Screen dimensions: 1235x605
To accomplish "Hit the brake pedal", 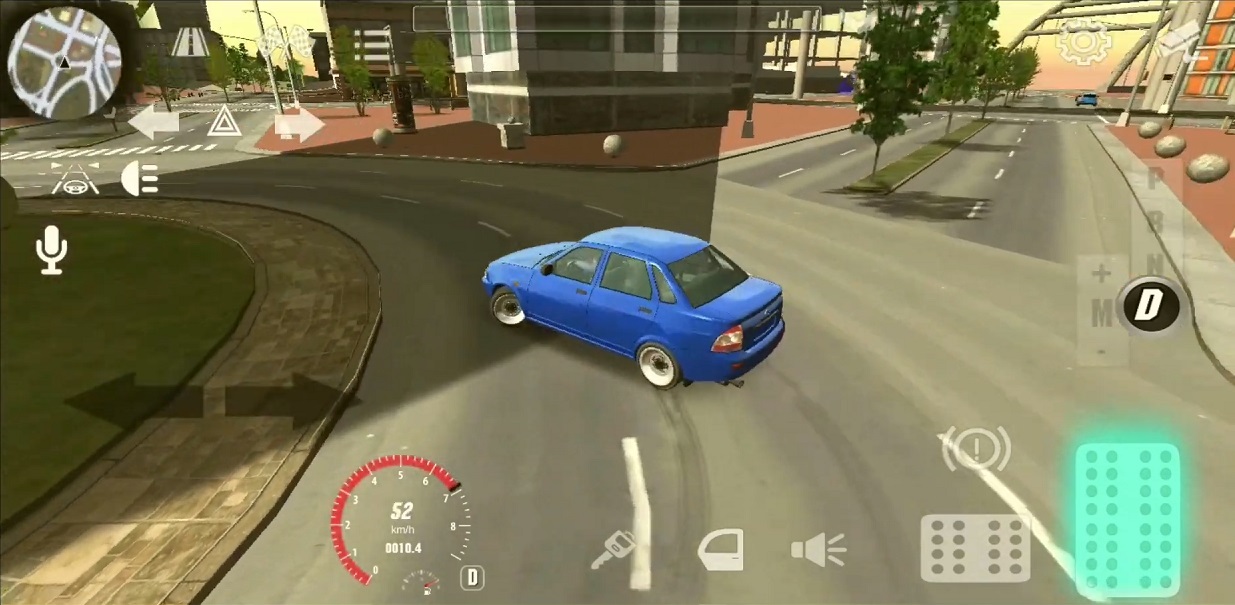I will tap(975, 547).
